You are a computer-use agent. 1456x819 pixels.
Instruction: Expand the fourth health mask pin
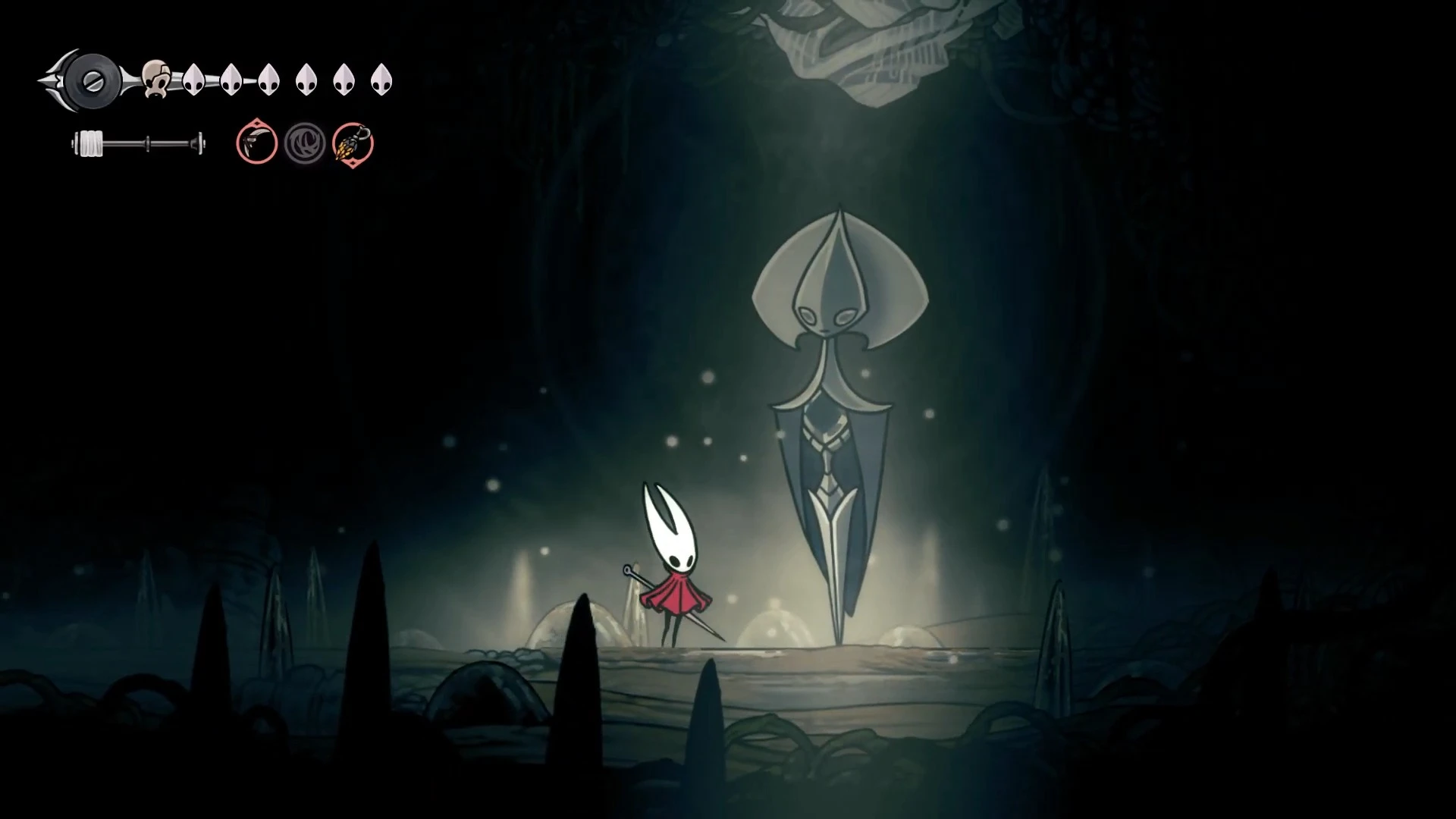(306, 78)
